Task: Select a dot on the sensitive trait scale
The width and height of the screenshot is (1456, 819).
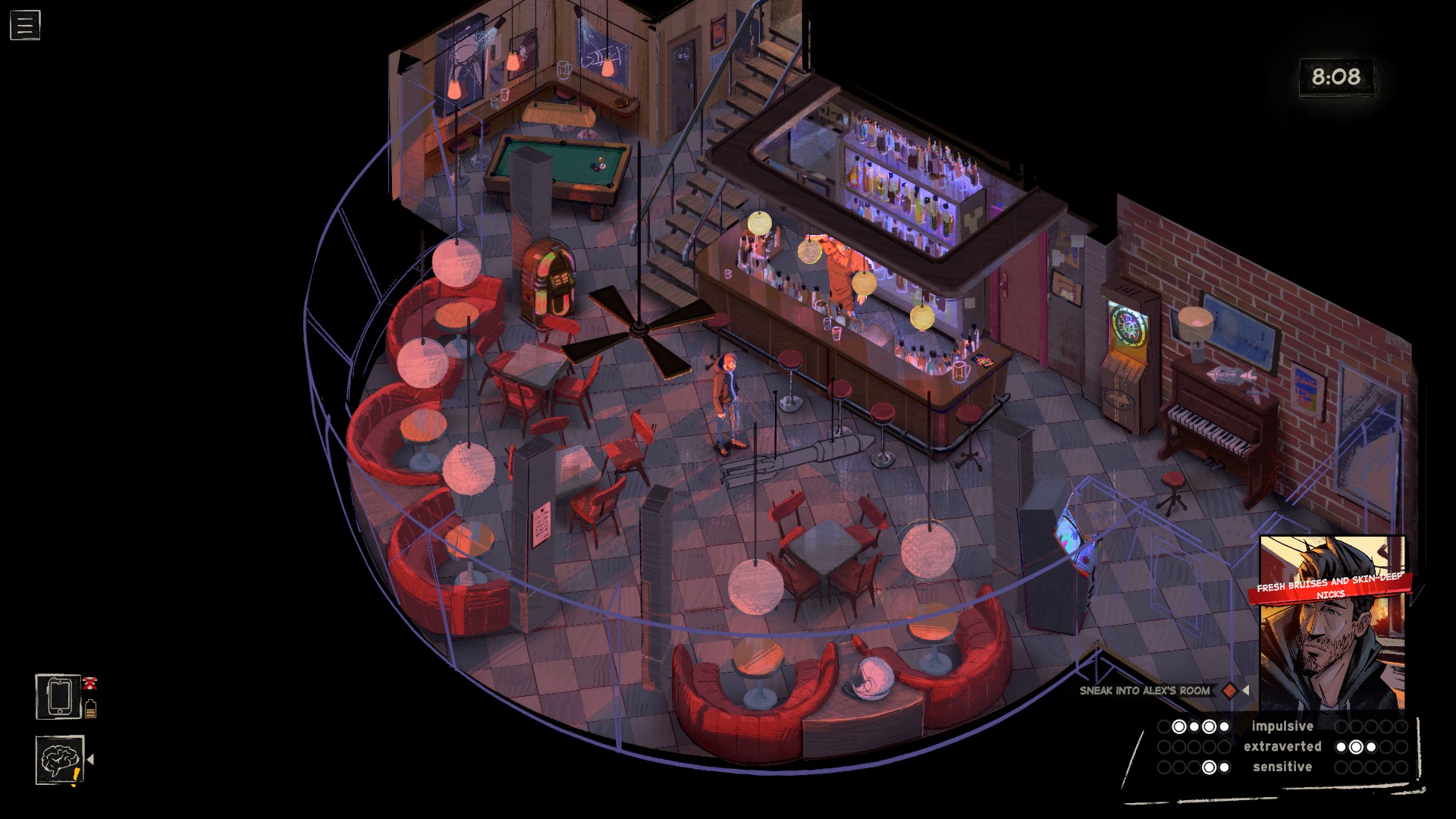Action: click(1209, 767)
